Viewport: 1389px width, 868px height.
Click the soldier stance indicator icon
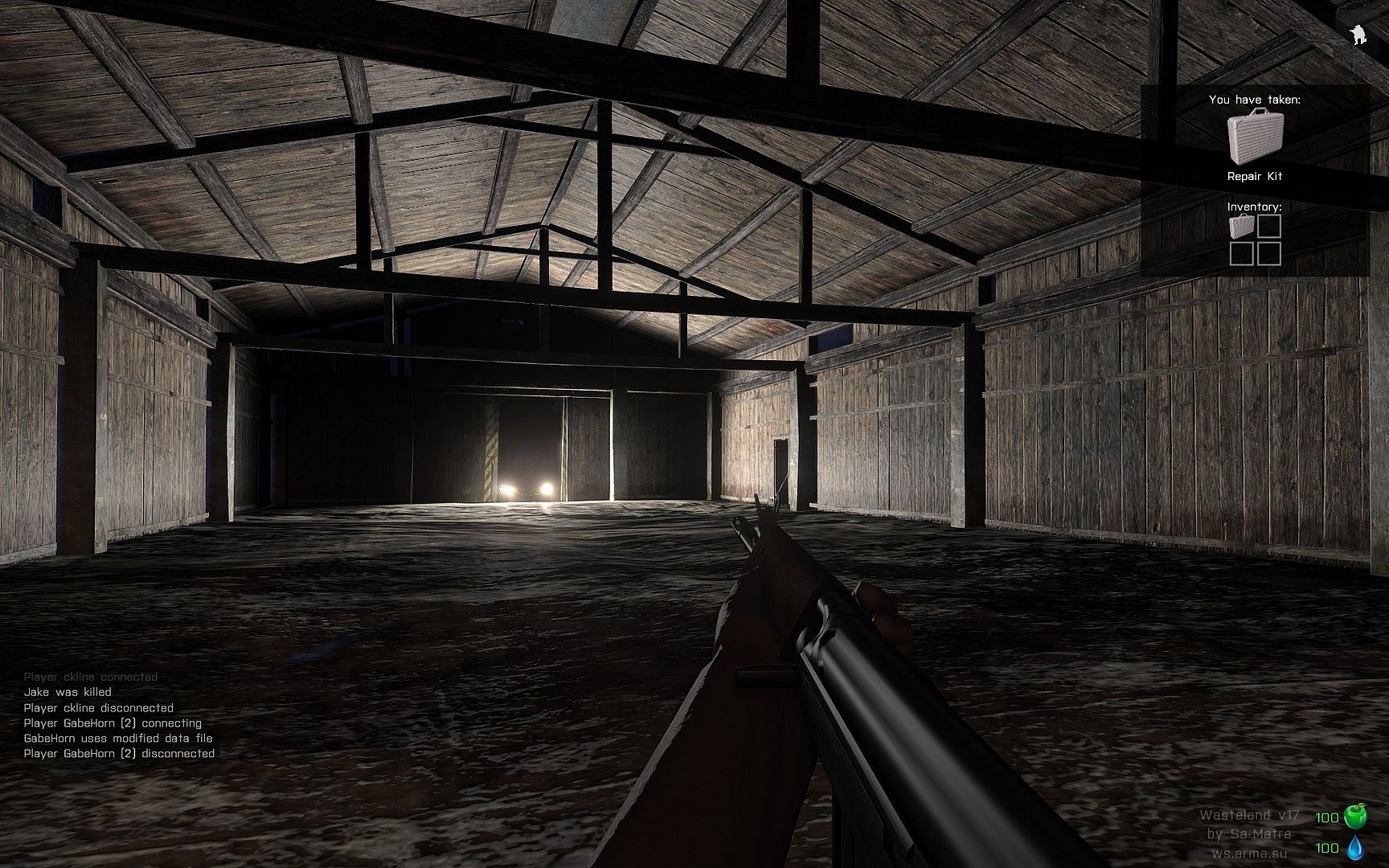click(x=1358, y=35)
